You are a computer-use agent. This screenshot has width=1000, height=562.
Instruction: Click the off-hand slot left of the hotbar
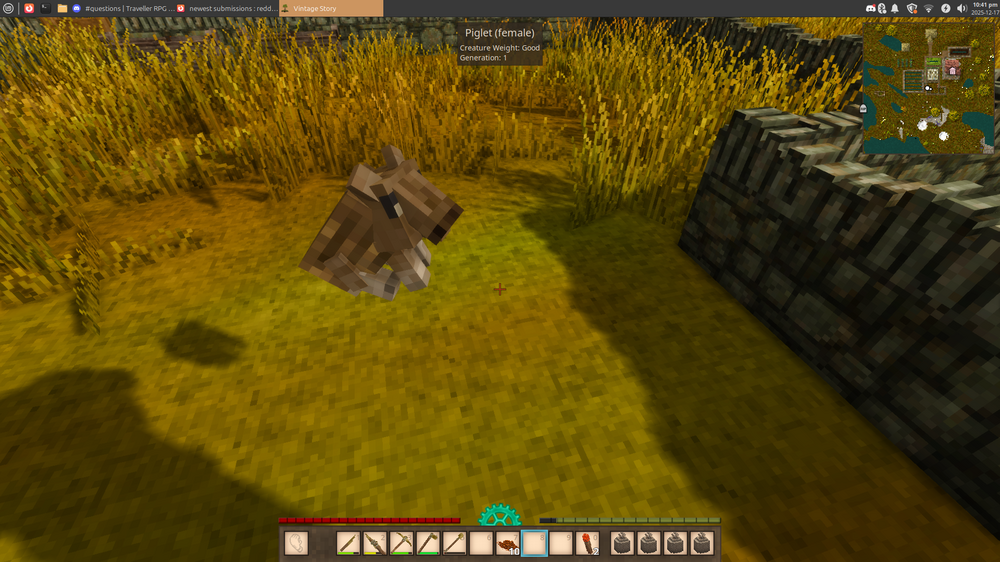[x=296, y=544]
